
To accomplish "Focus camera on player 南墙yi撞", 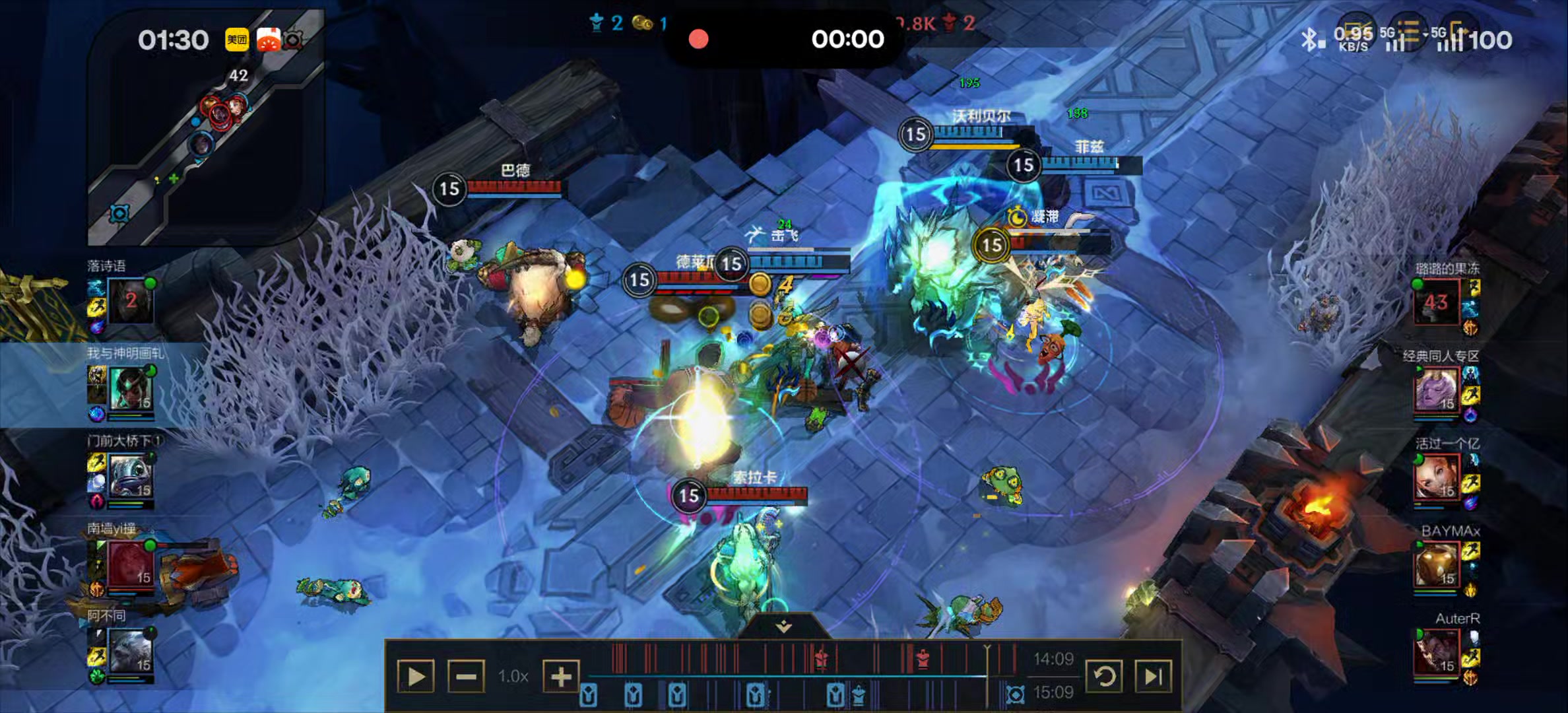I will (x=130, y=564).
